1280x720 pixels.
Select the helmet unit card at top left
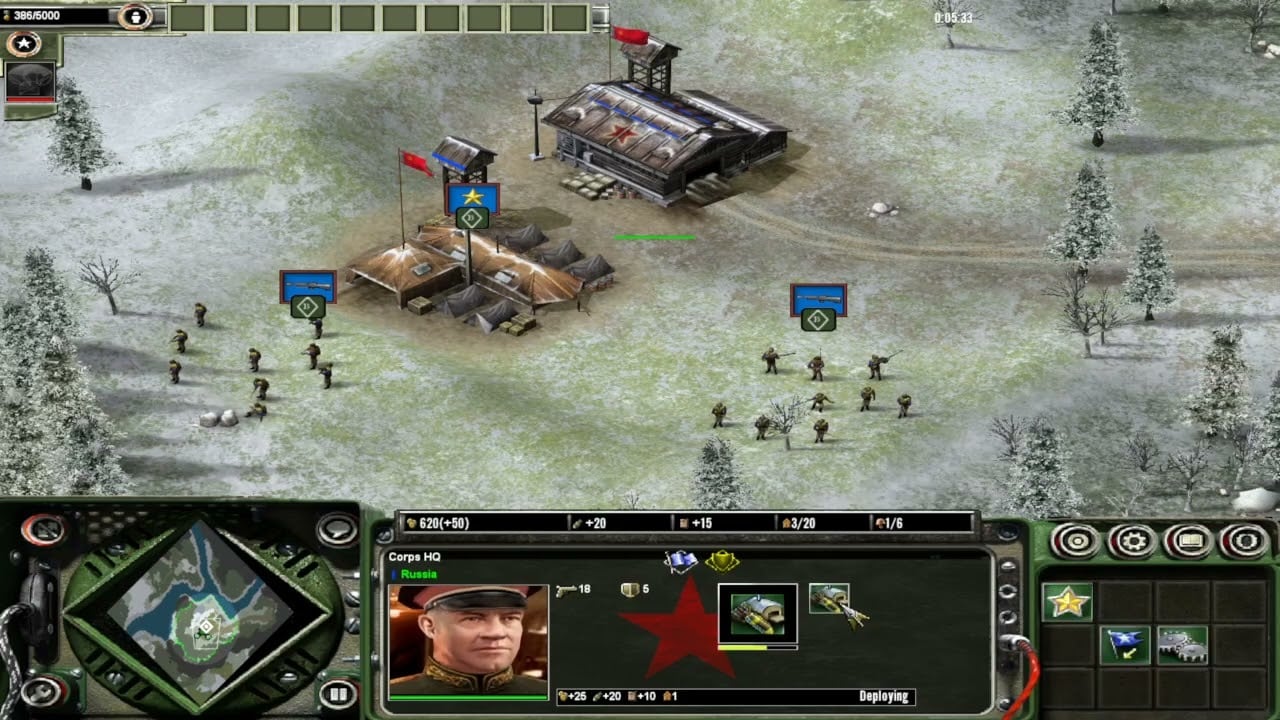pos(30,82)
